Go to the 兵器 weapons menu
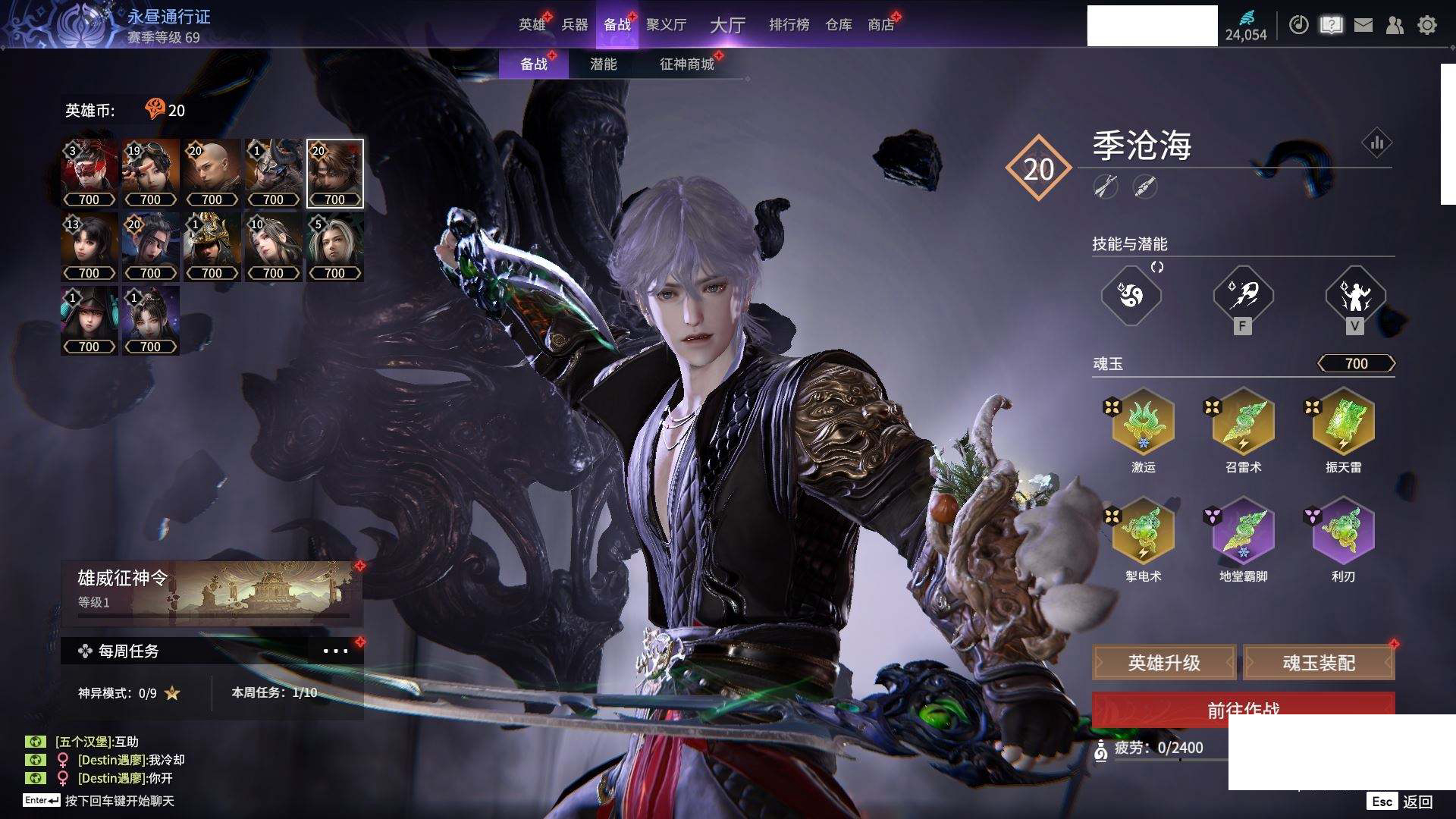Image resolution: width=1456 pixels, height=819 pixels. [x=575, y=25]
